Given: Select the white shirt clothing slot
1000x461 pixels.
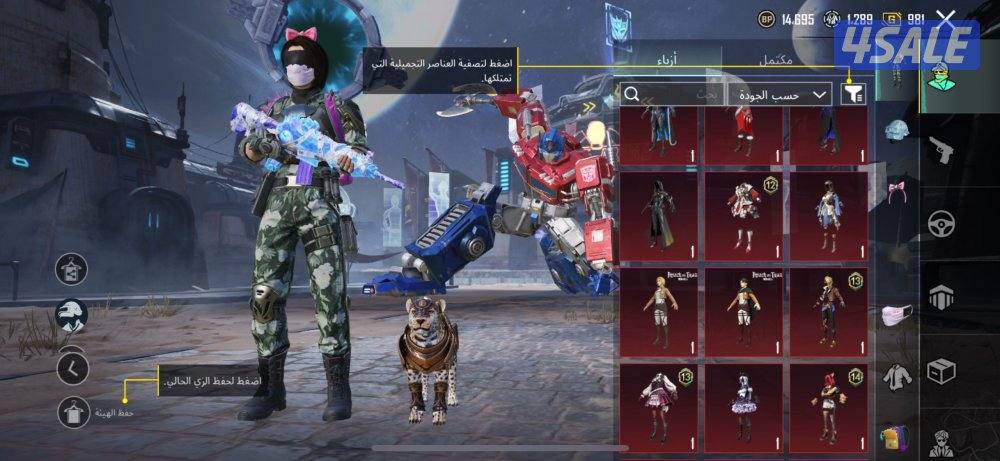Looking at the screenshot, I should pyautogui.click(x=895, y=377).
